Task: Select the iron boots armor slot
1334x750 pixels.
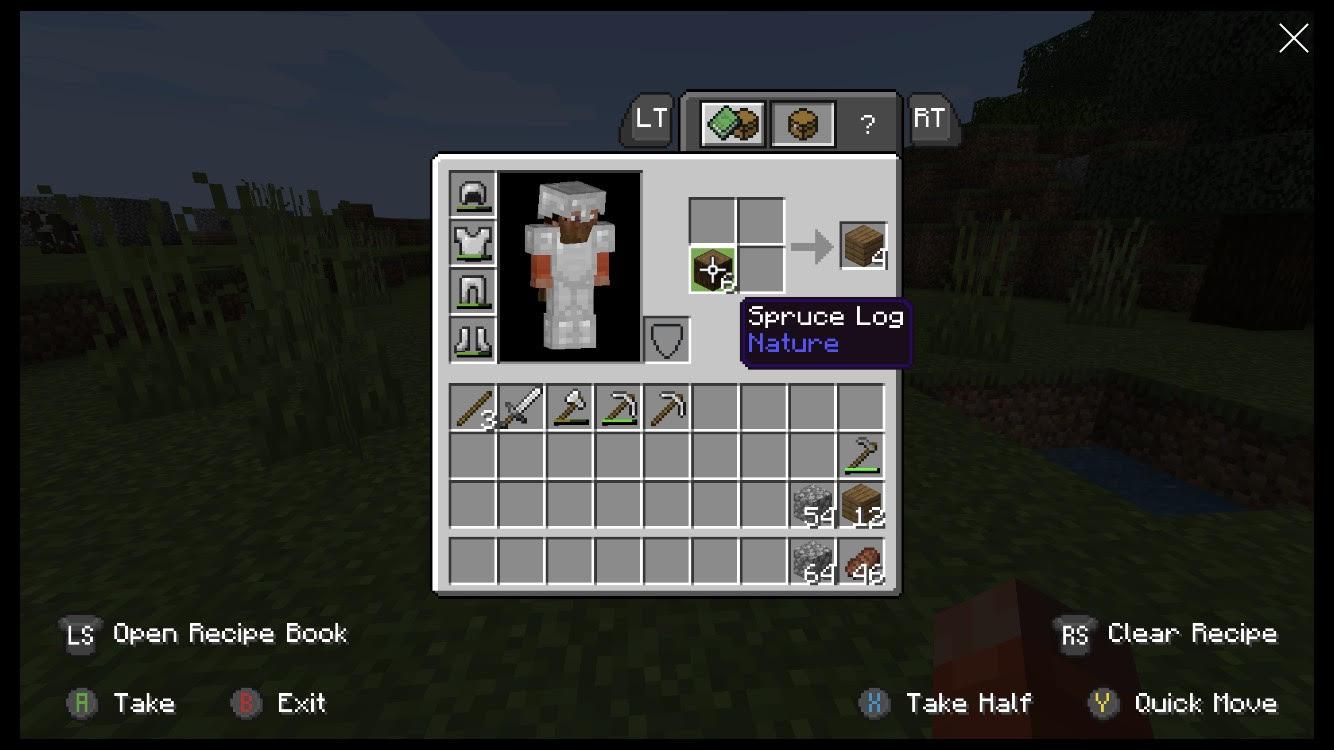Action: coord(473,339)
